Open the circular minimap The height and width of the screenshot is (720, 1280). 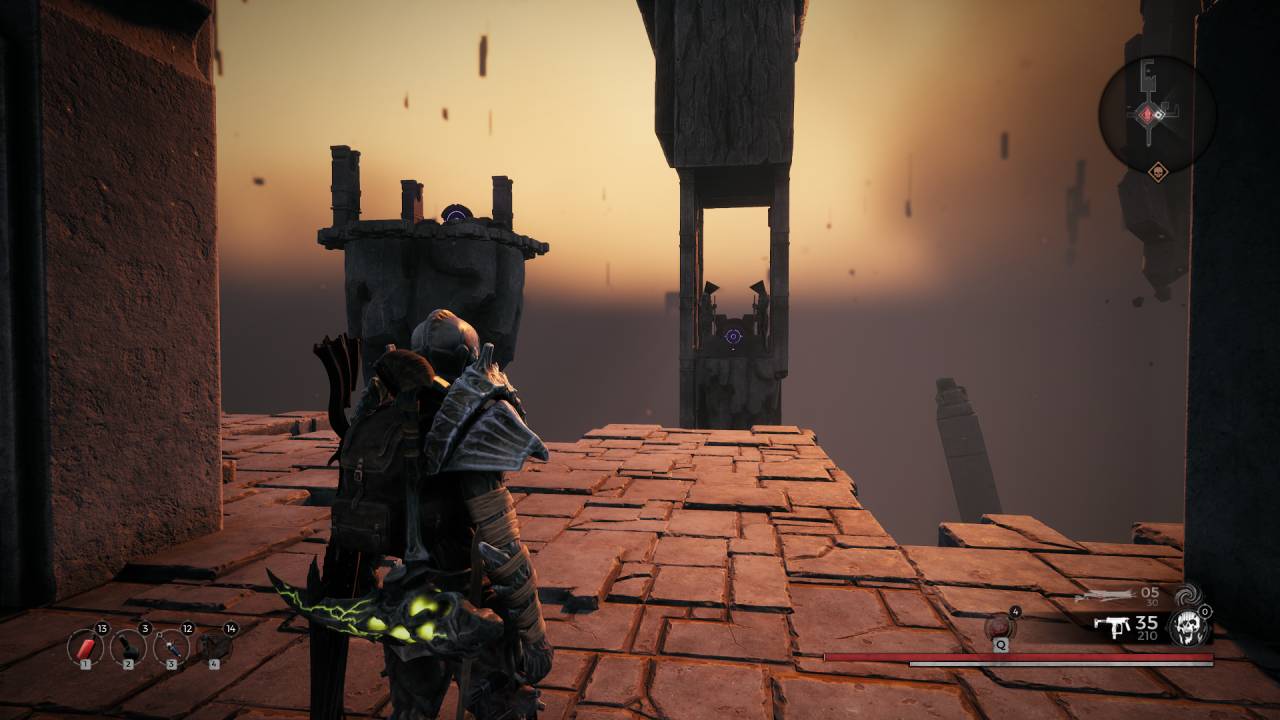coord(1157,114)
